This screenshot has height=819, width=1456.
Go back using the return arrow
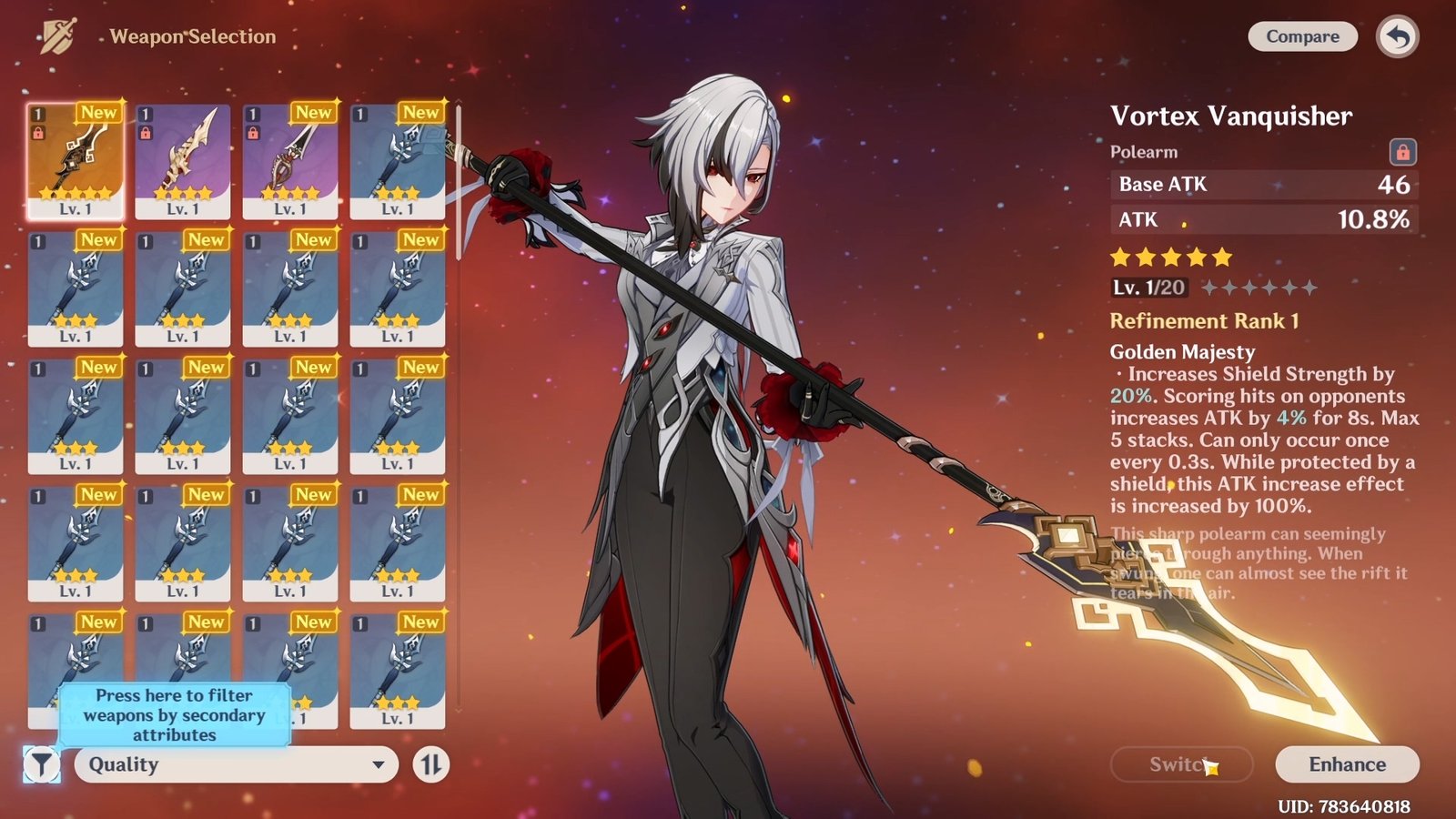click(1398, 37)
